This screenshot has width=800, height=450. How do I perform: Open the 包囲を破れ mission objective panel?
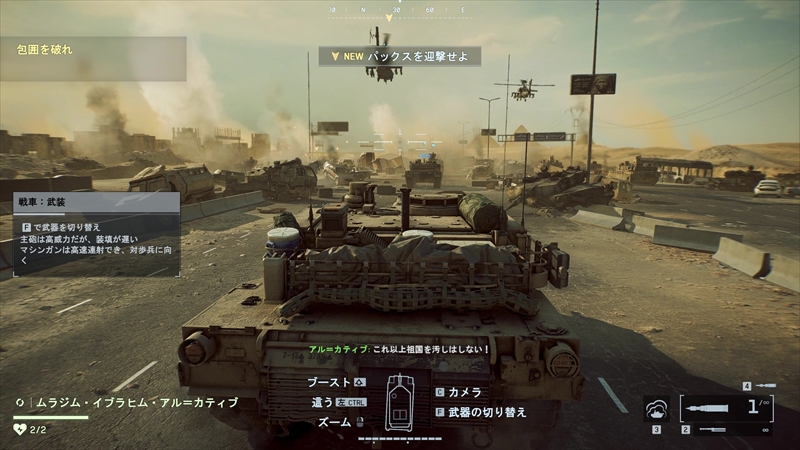pos(93,58)
